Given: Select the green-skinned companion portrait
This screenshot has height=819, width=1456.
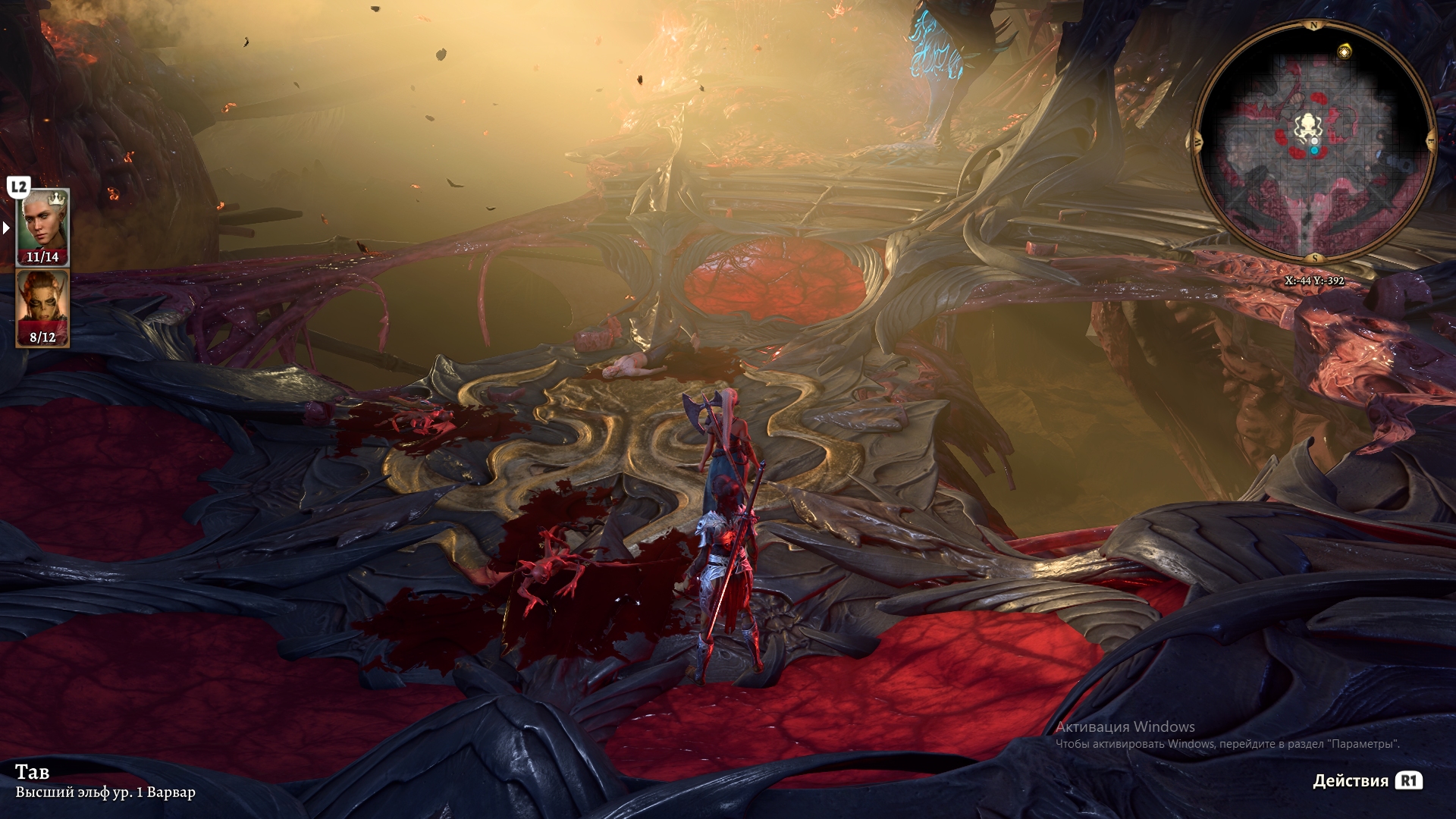Looking at the screenshot, I should 42,306.
